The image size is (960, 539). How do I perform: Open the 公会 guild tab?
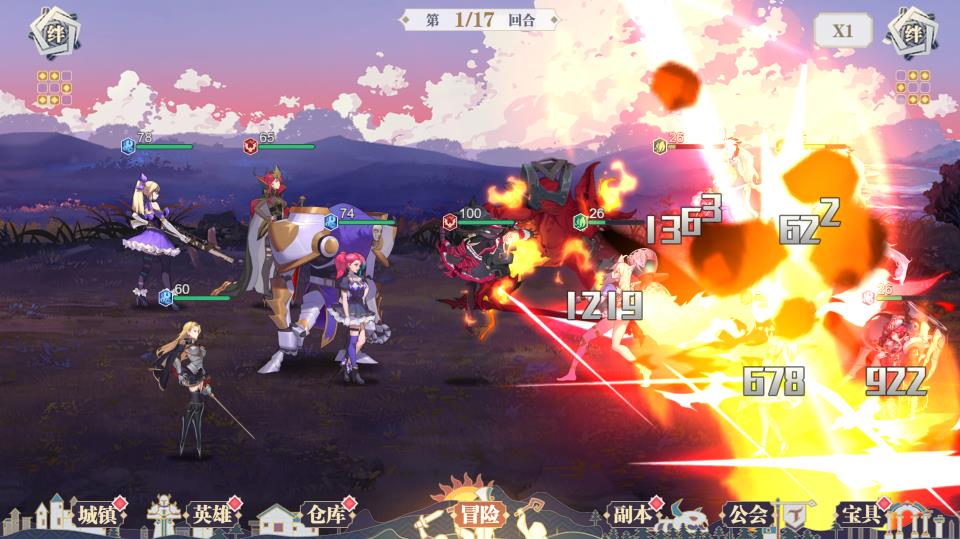(747, 515)
